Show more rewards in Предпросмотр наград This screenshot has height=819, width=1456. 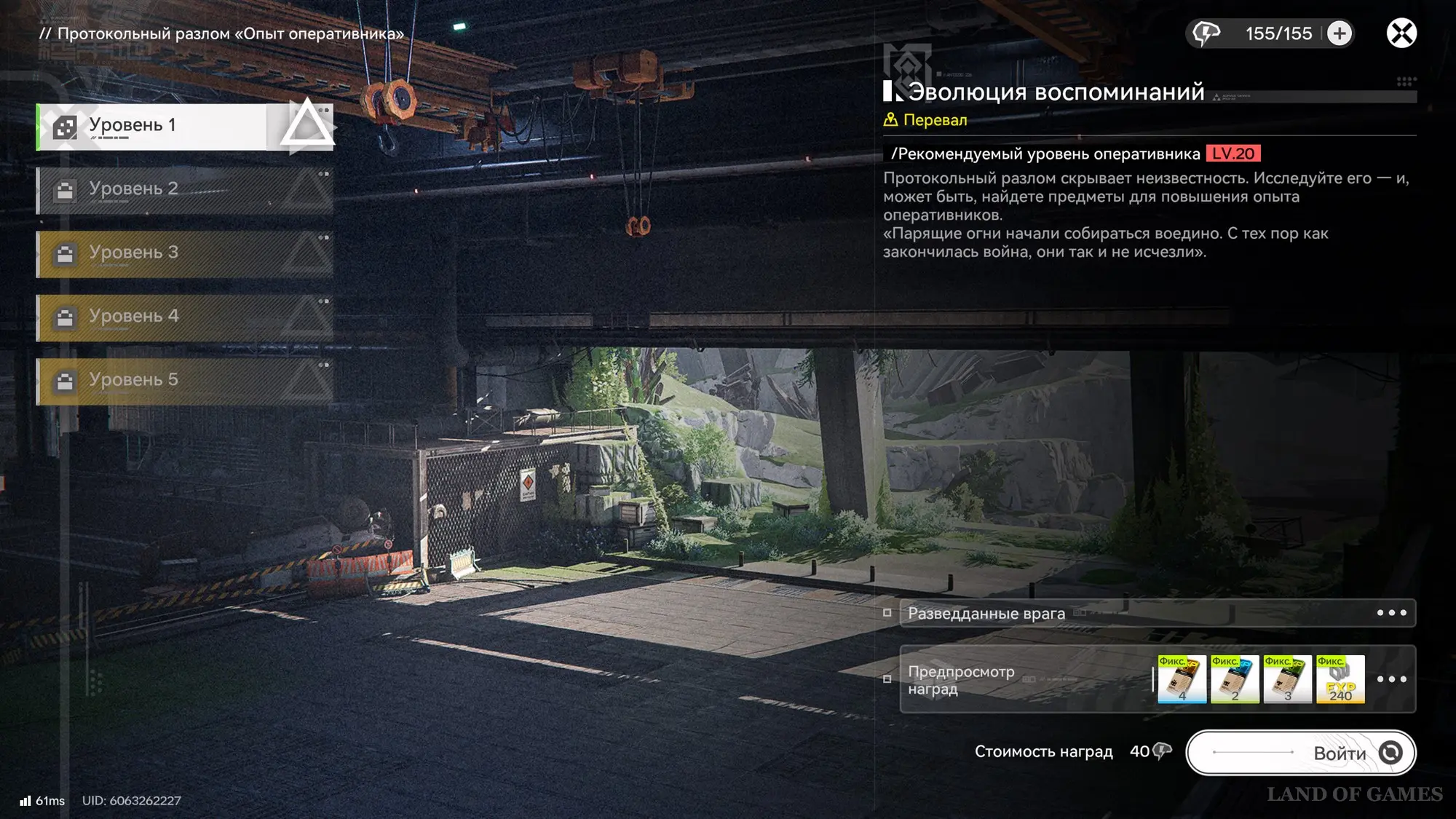(1391, 679)
